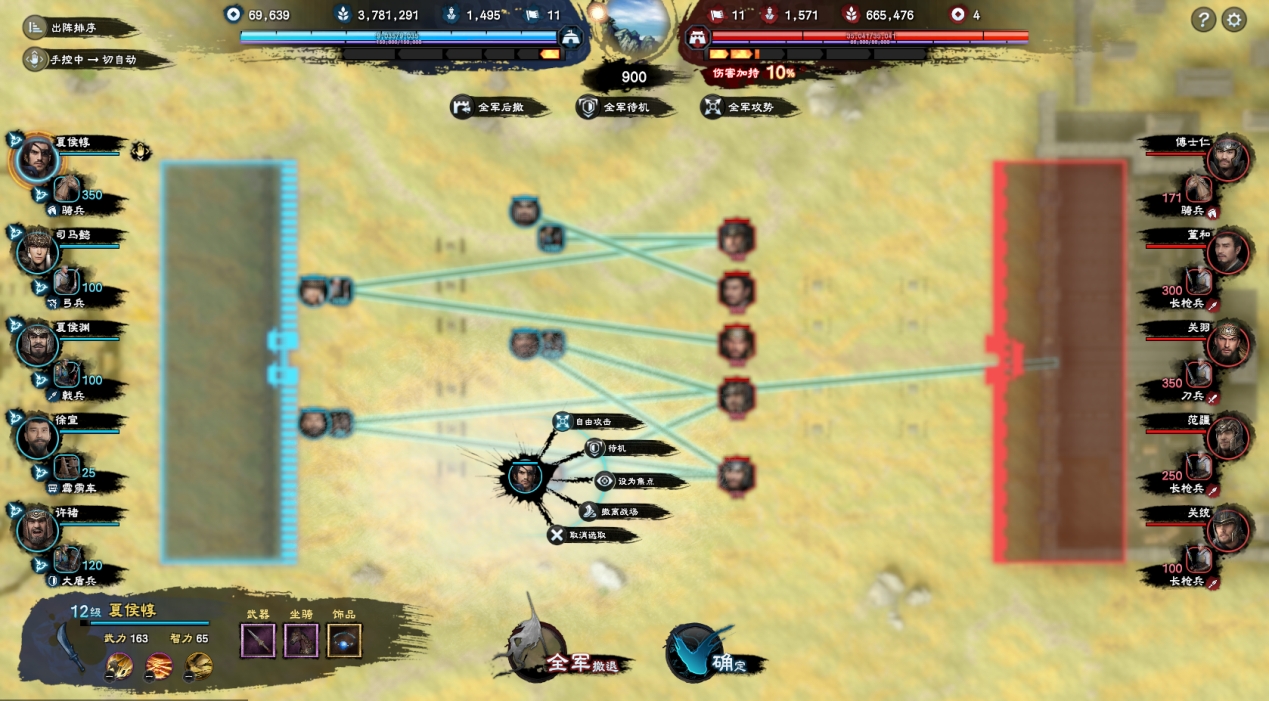1269x701 pixels.
Task: Select 夏侯惇's 饰品 accessory slot
Action: pos(344,641)
